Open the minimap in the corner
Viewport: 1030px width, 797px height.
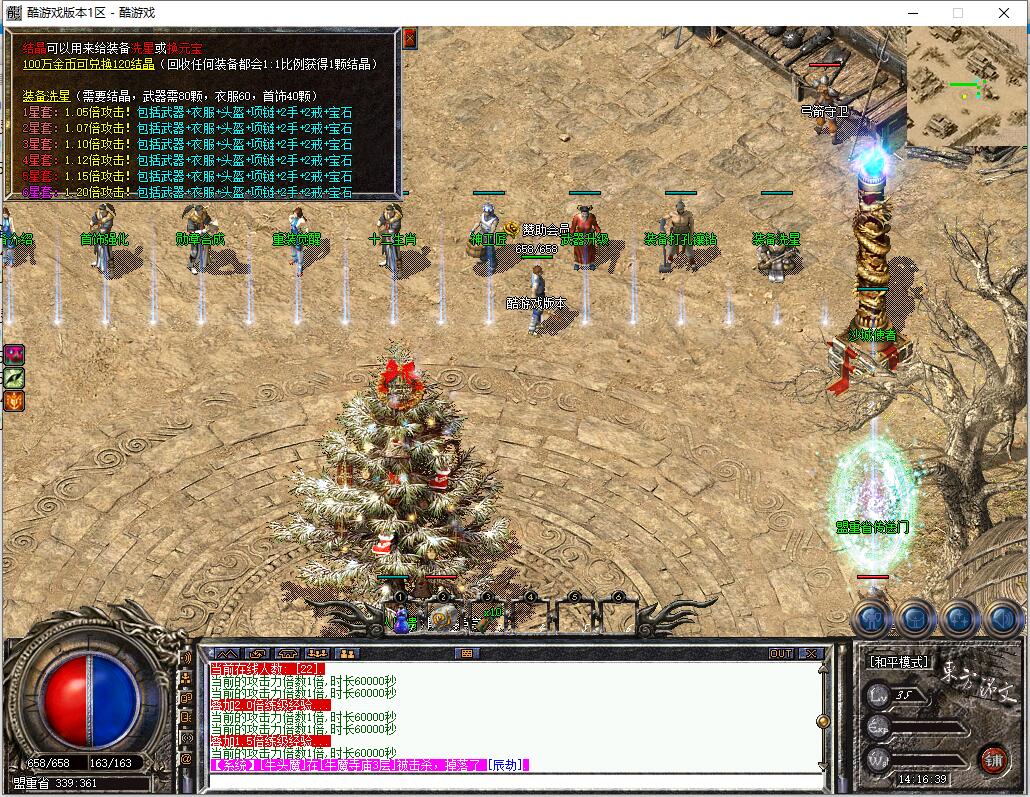964,86
